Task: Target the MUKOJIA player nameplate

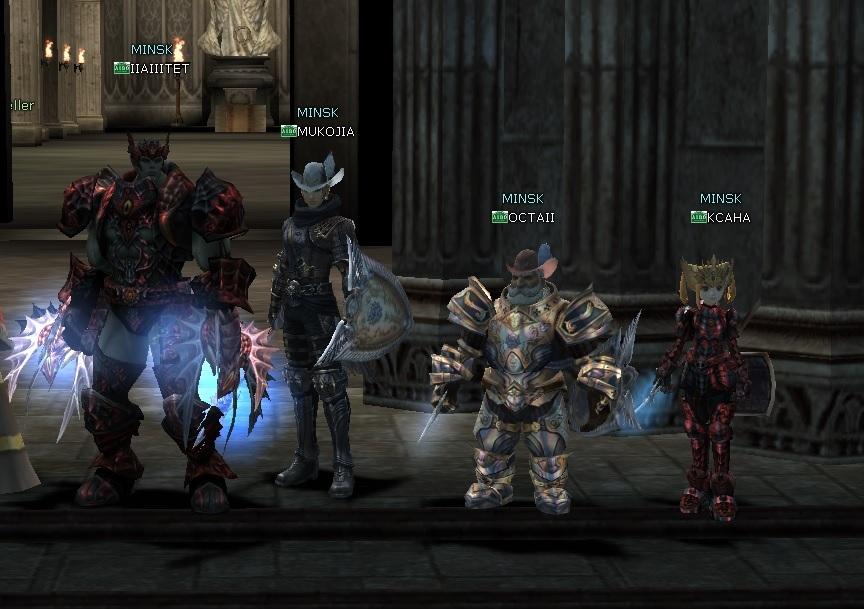Action: coord(325,131)
